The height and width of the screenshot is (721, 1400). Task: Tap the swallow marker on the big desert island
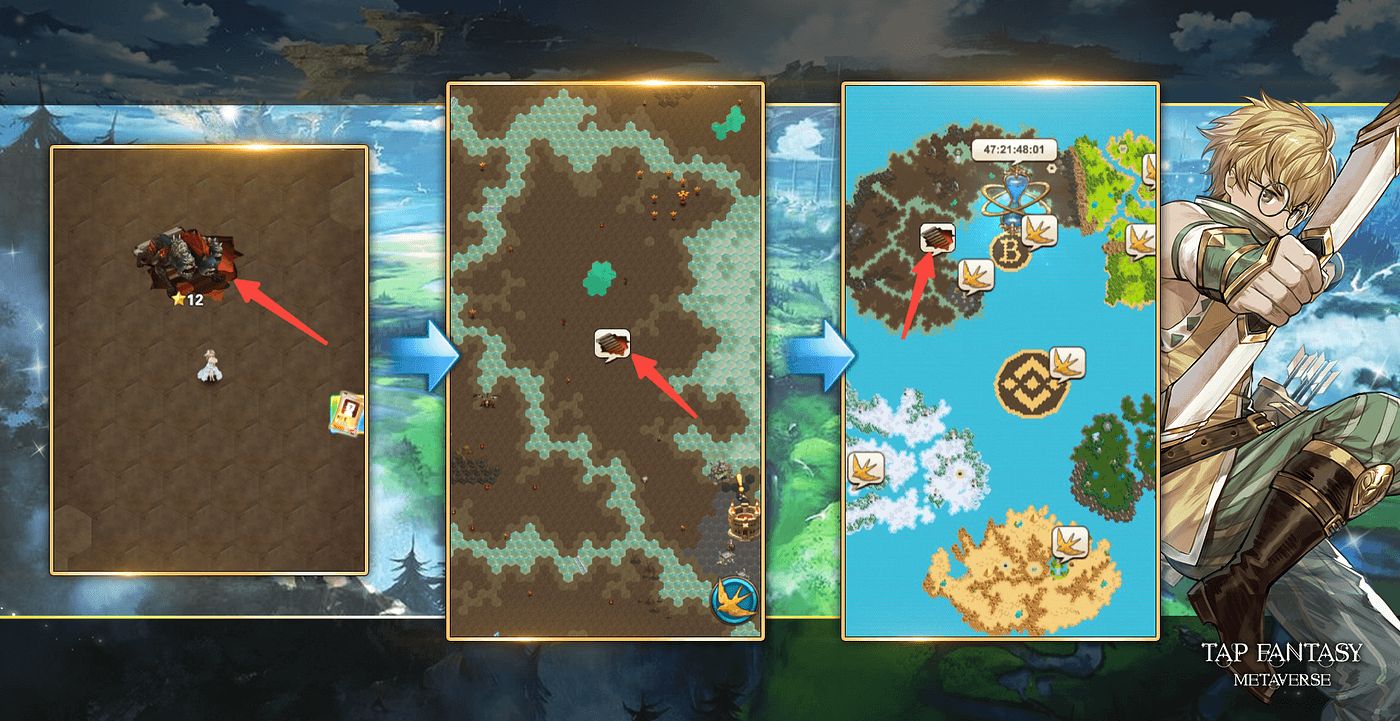point(1070,540)
